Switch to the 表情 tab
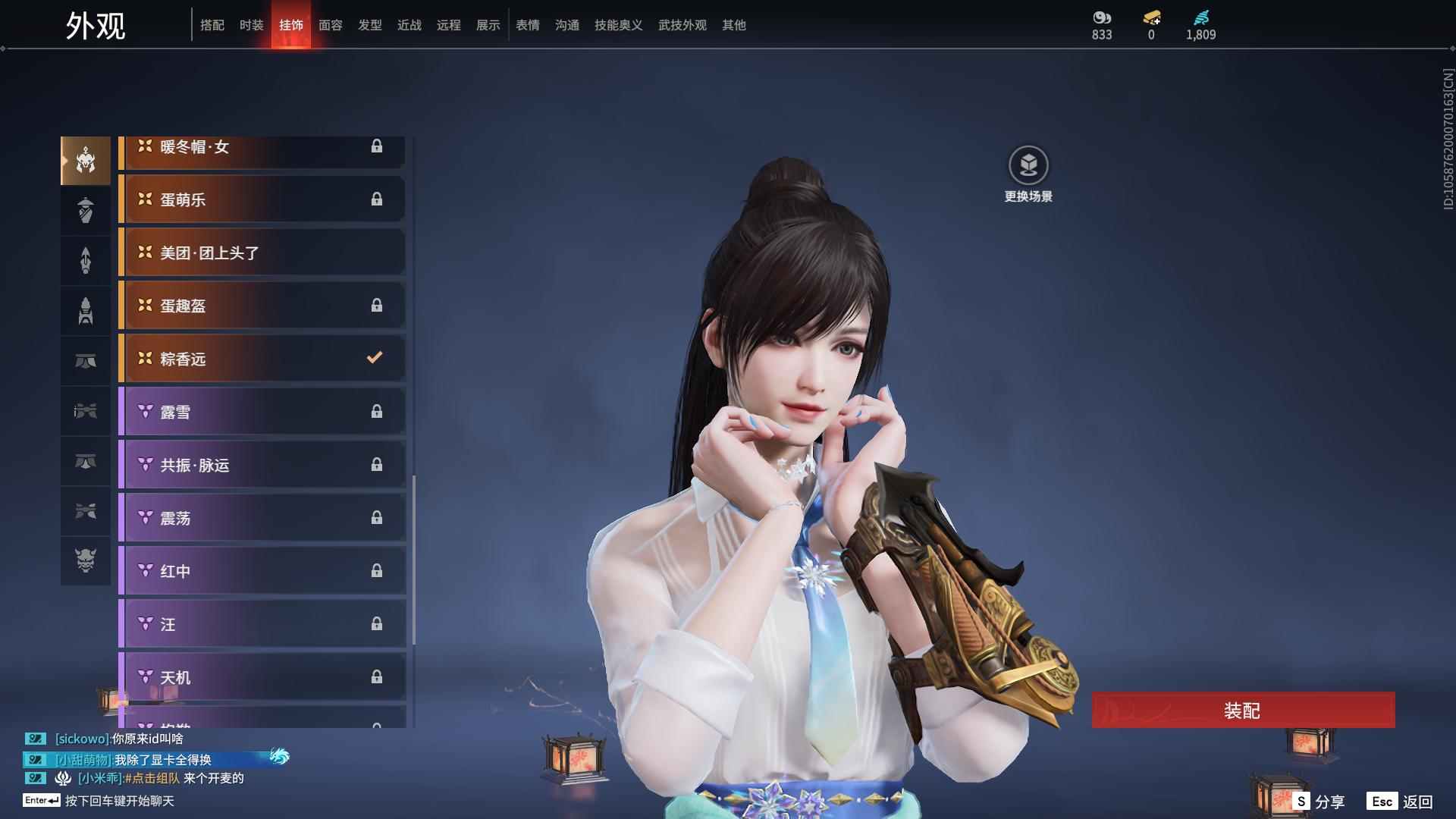The height and width of the screenshot is (819, 1456). 527,25
